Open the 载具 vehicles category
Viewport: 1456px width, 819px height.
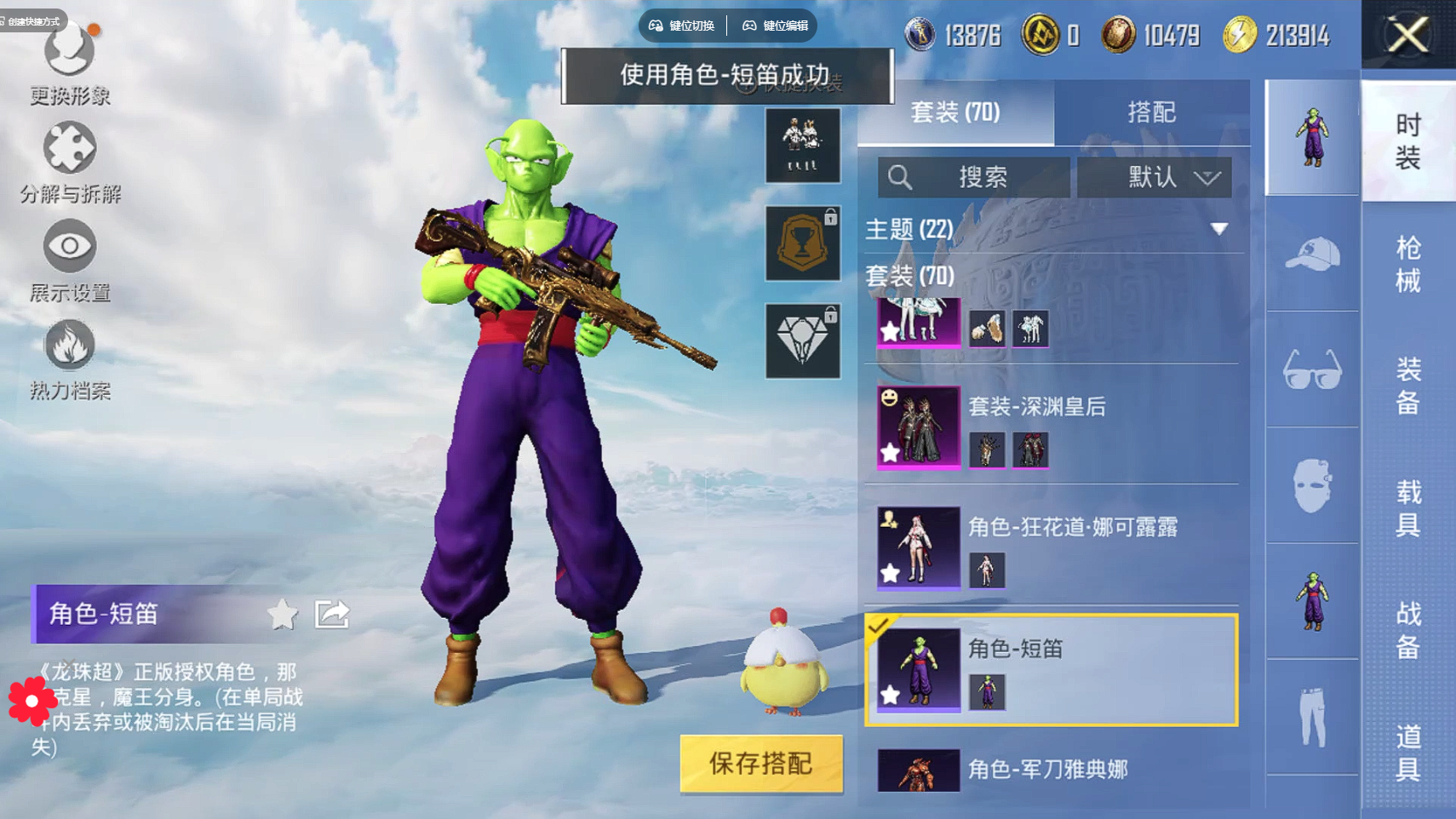1408,508
